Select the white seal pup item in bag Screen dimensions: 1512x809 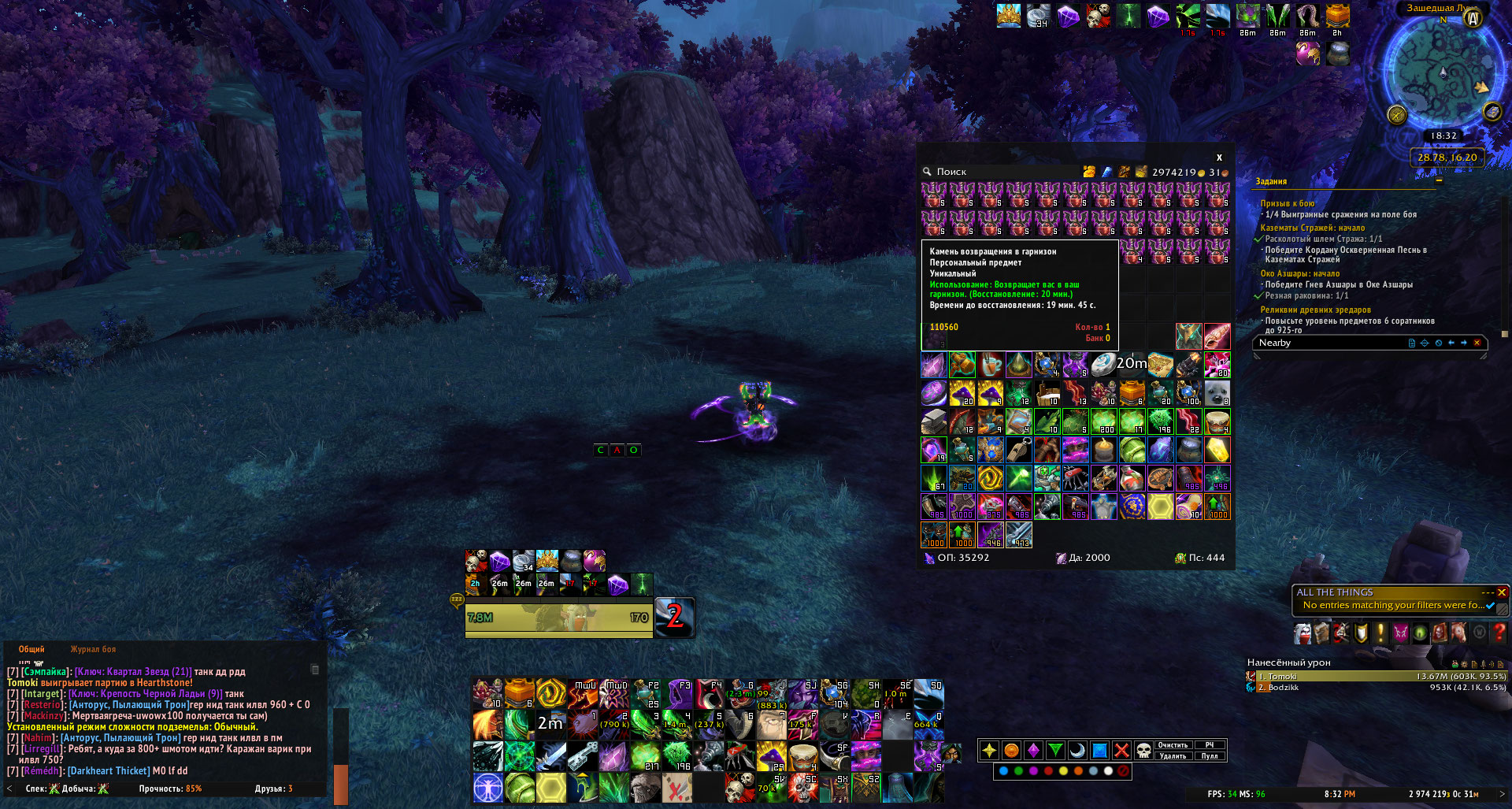tap(1217, 392)
